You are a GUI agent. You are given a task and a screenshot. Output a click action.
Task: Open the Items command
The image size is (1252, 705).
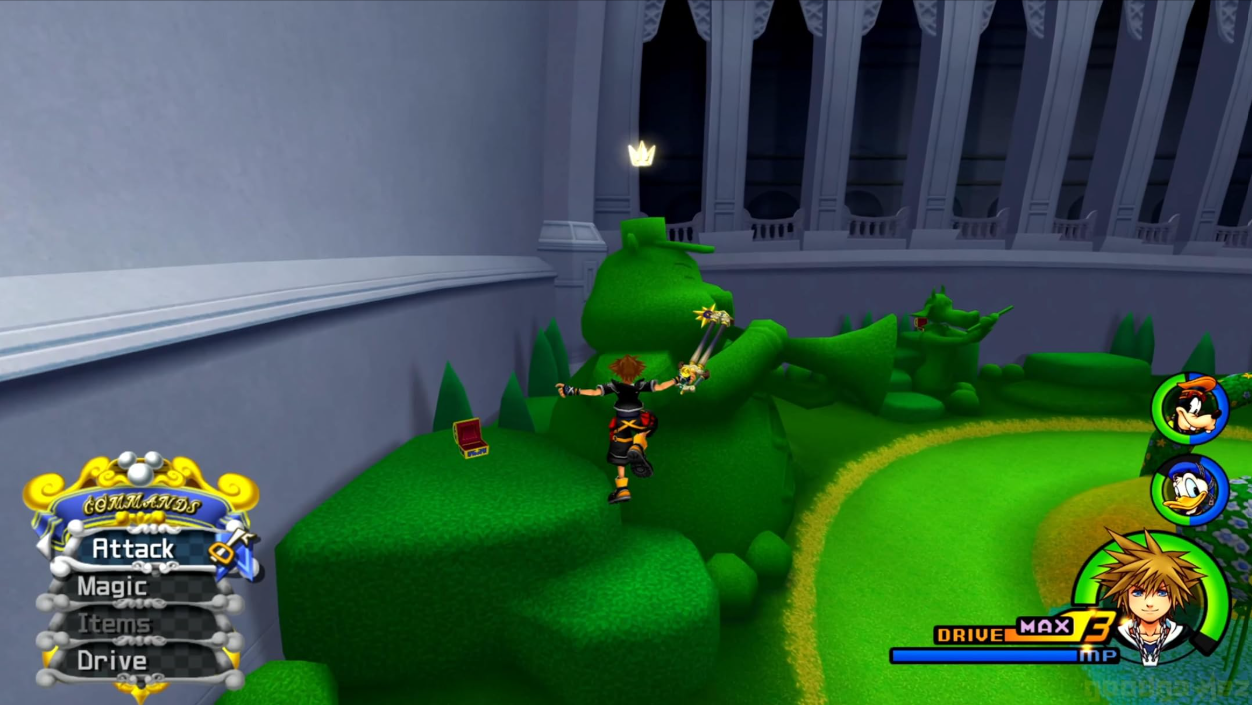(x=113, y=624)
